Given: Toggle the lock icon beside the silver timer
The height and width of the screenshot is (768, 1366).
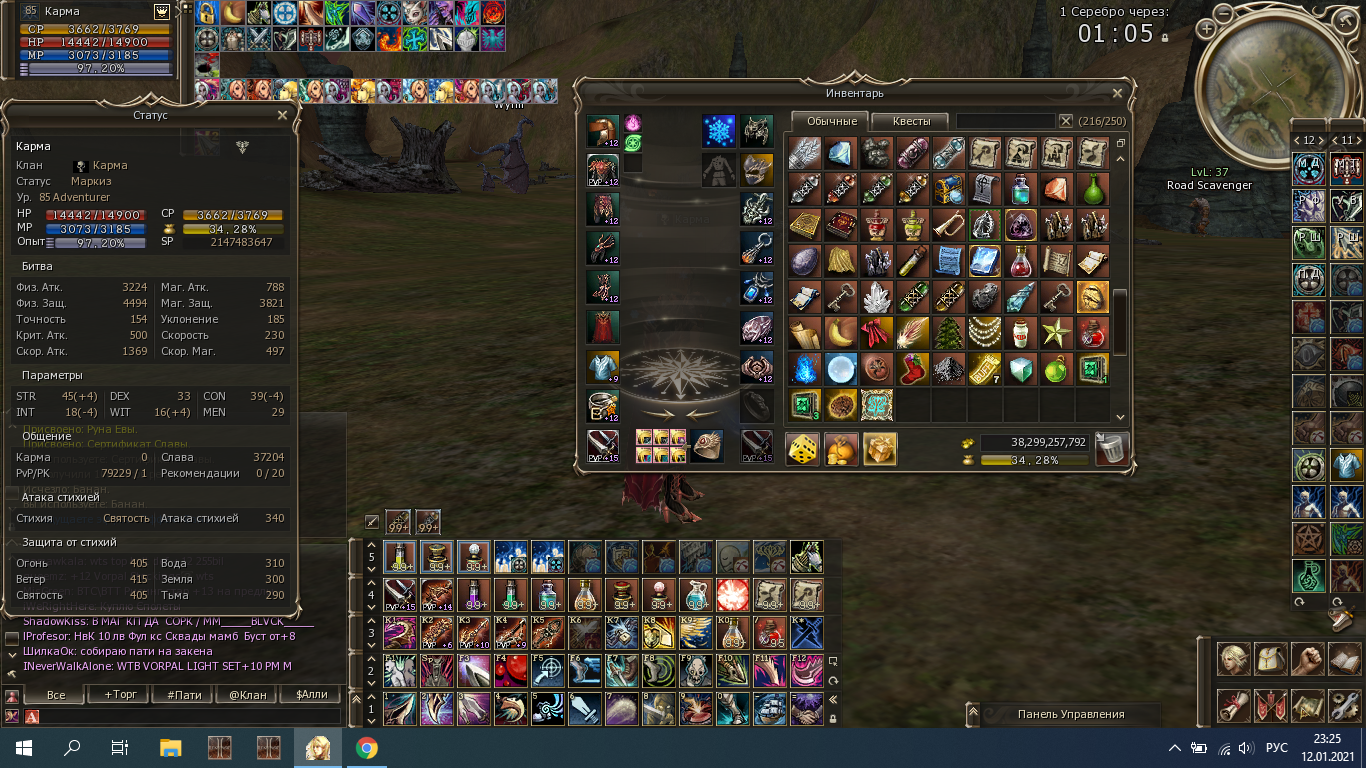Looking at the screenshot, I should [x=1165, y=38].
